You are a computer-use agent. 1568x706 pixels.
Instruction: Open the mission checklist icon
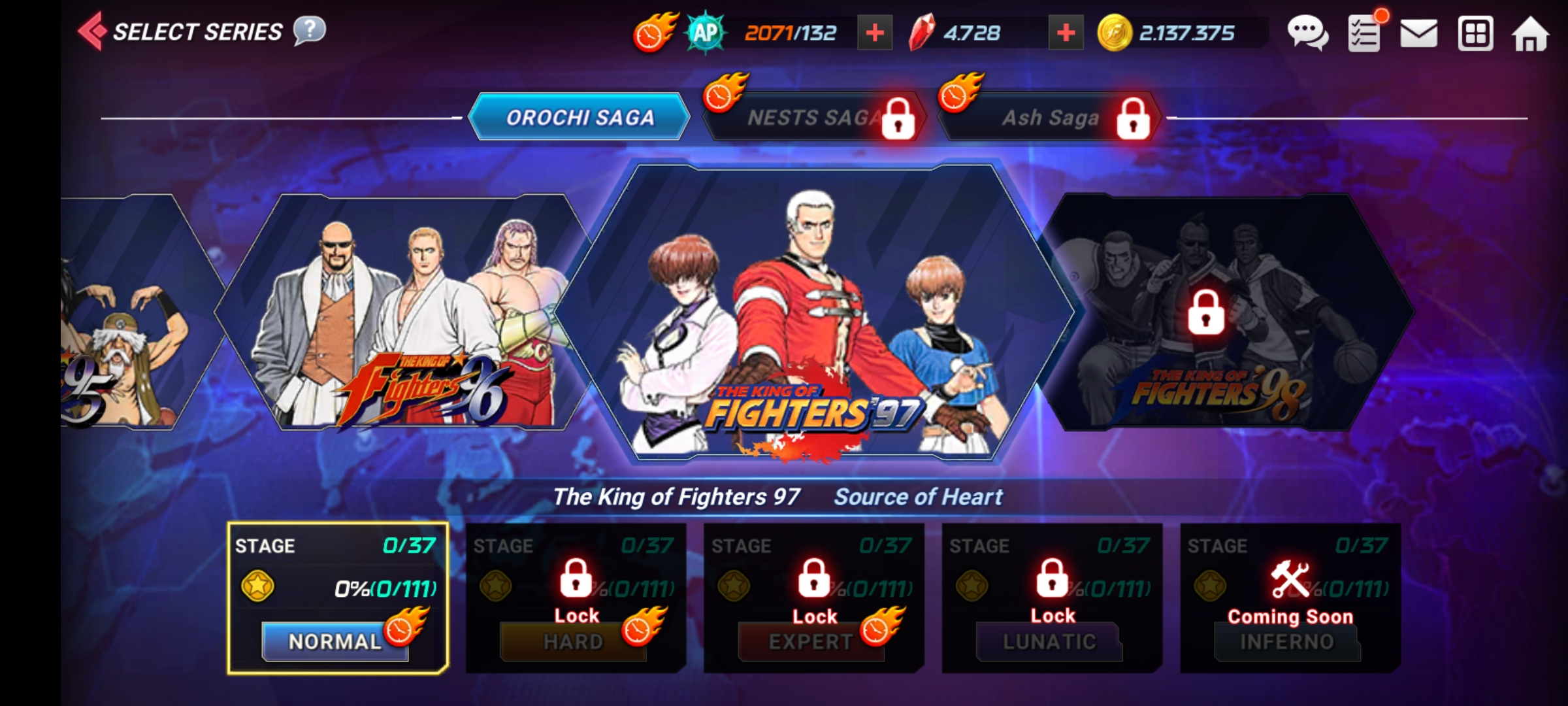point(1364,34)
